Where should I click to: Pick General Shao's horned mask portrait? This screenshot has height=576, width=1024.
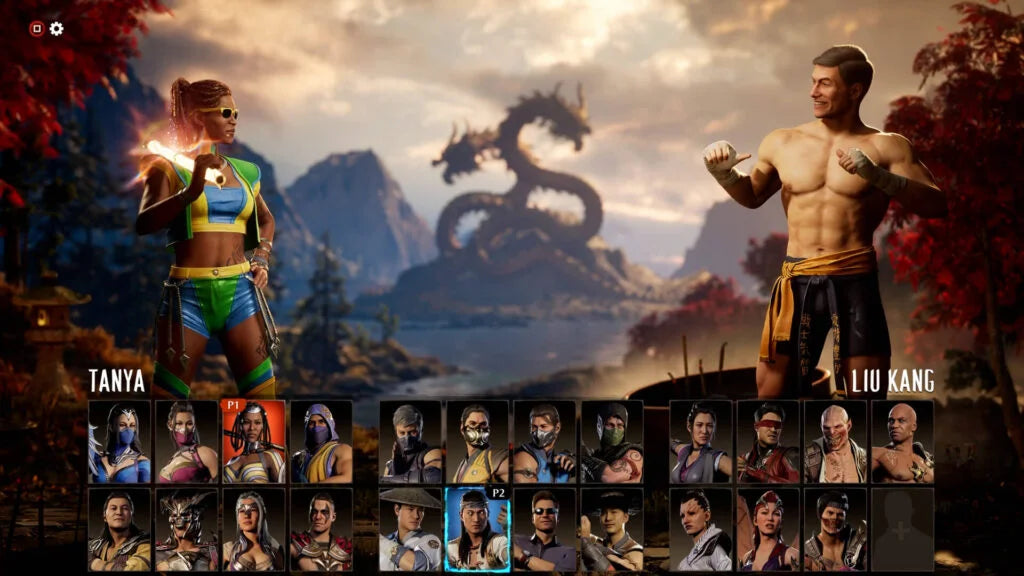tap(186, 529)
